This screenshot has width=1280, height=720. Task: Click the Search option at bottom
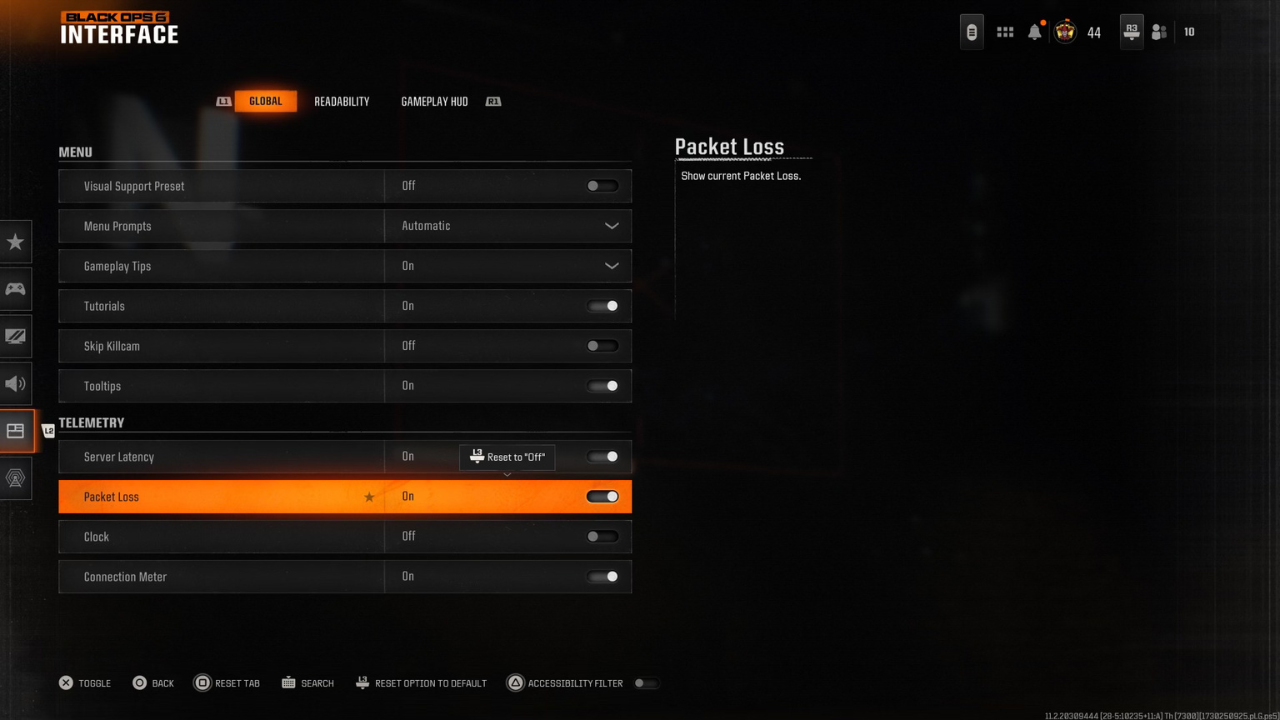[x=308, y=683]
